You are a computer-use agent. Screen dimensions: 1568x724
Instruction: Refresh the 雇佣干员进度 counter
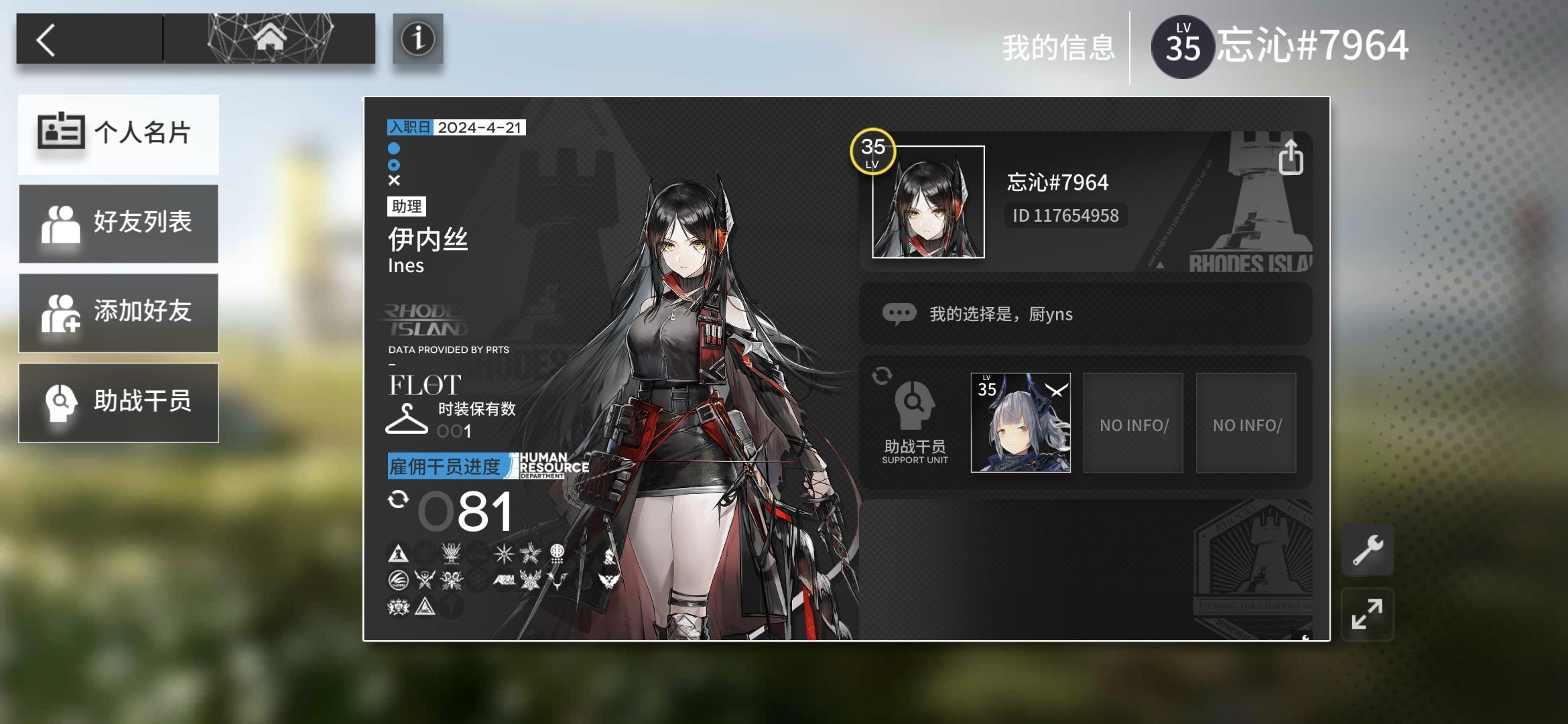(x=398, y=500)
